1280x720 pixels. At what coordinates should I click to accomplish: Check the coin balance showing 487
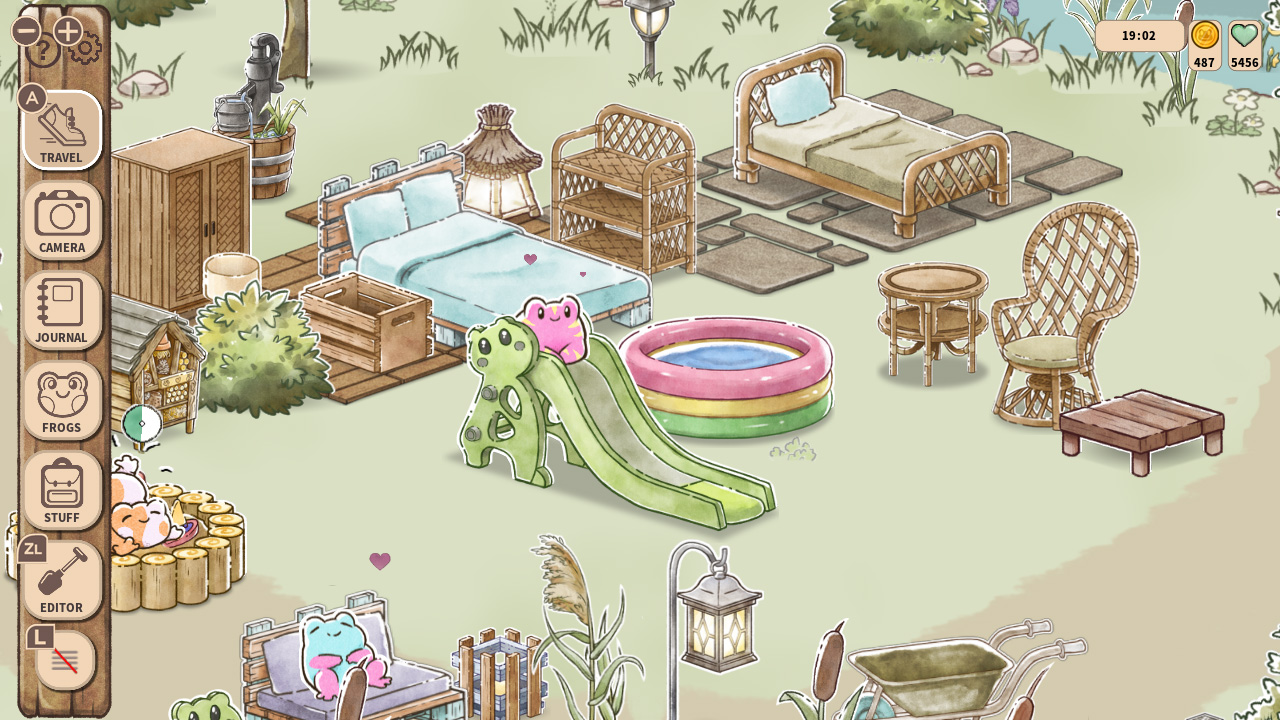pyautogui.click(x=1204, y=45)
